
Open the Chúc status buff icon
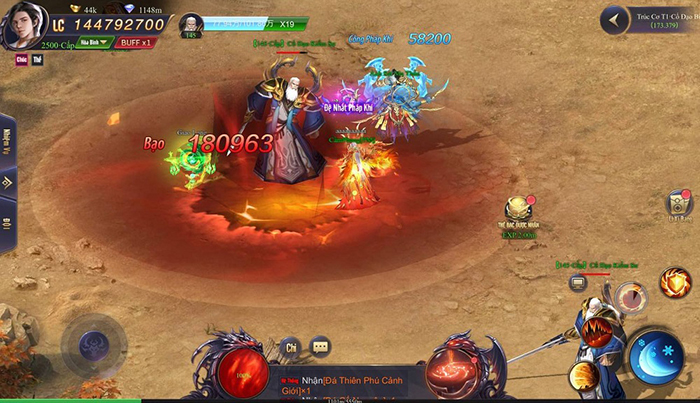[21, 60]
